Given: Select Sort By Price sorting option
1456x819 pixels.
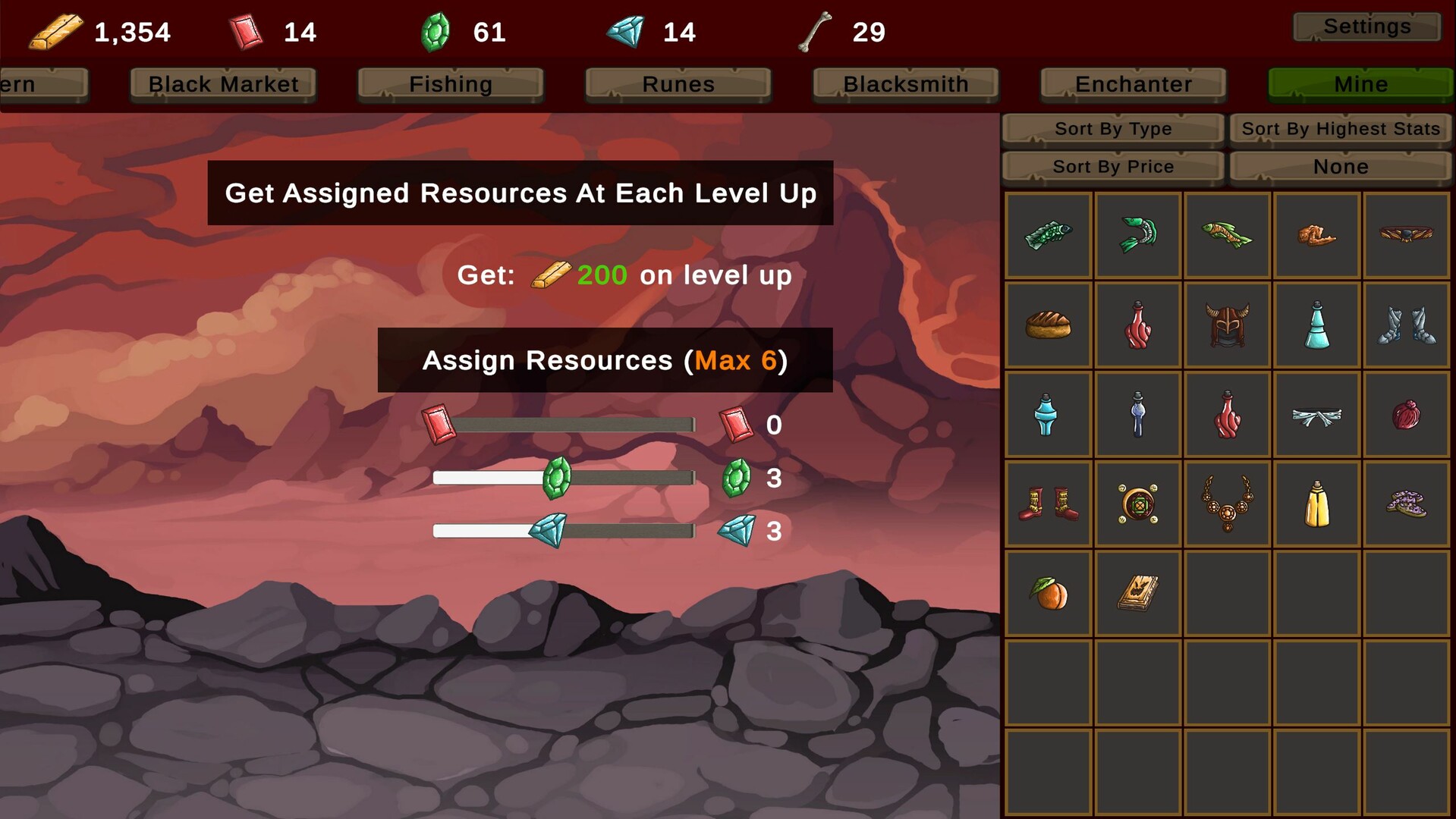Looking at the screenshot, I should [x=1112, y=166].
